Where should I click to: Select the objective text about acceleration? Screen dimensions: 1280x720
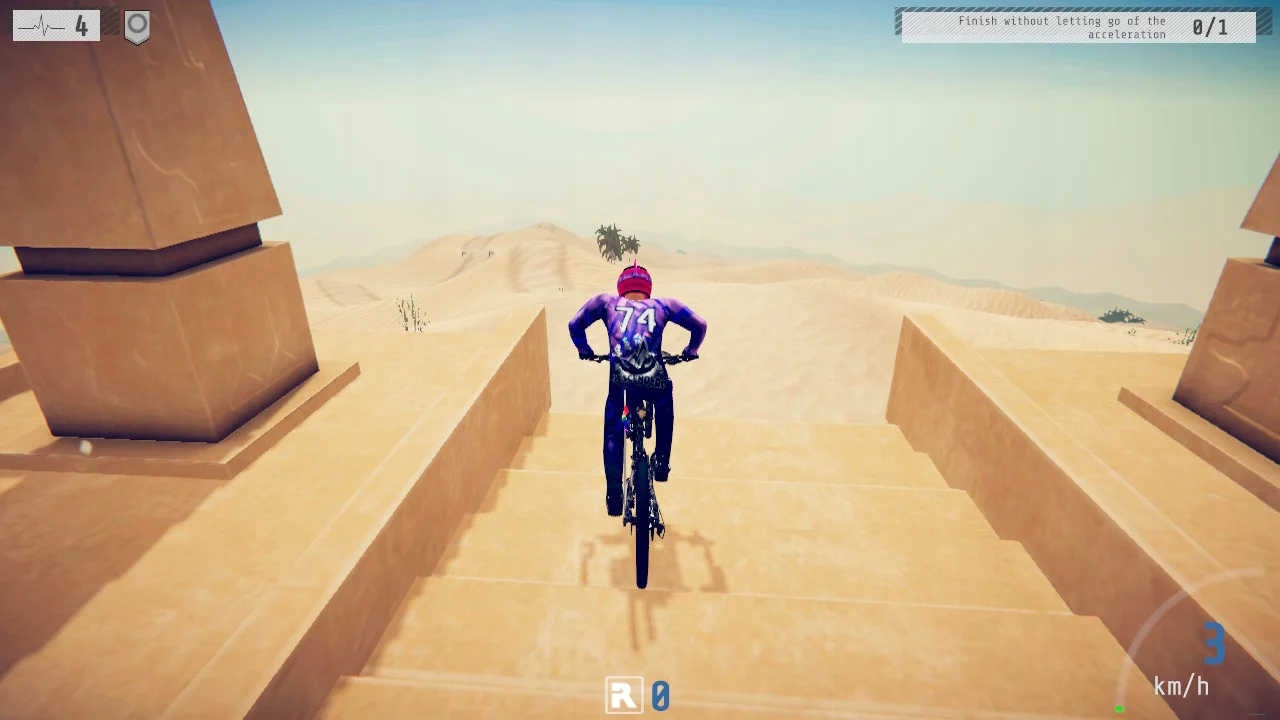pos(1065,27)
